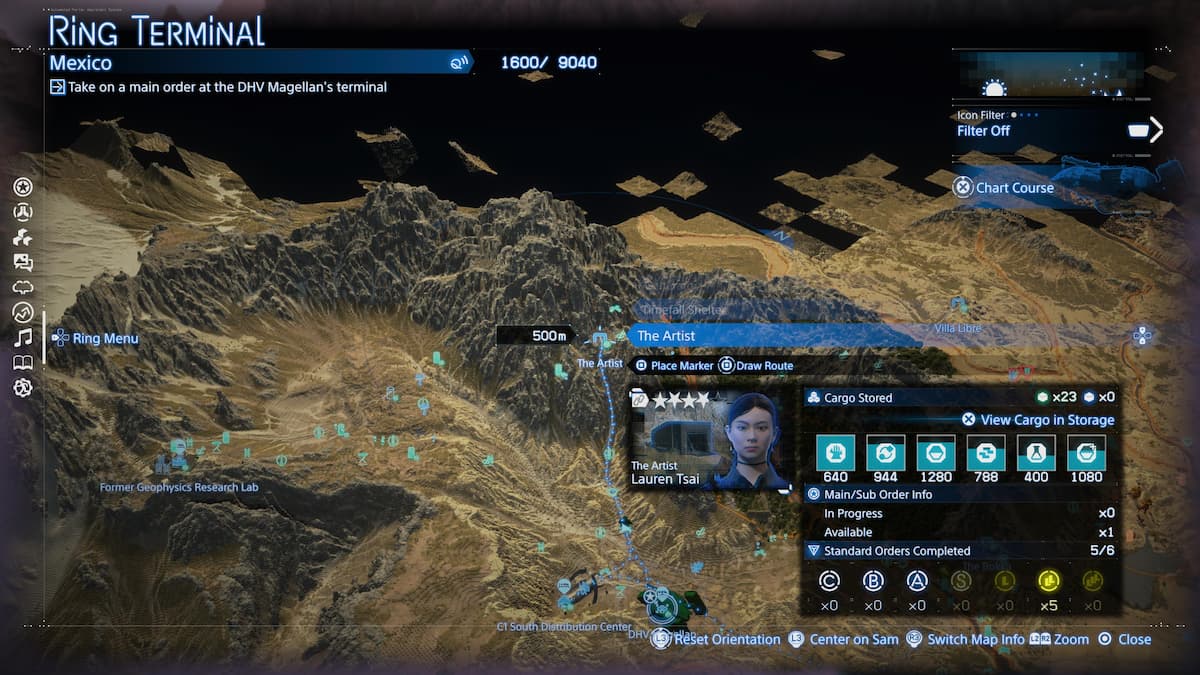This screenshot has height=675, width=1200.
Task: Open View Cargo in Storage
Action: pyautogui.click(x=1038, y=420)
